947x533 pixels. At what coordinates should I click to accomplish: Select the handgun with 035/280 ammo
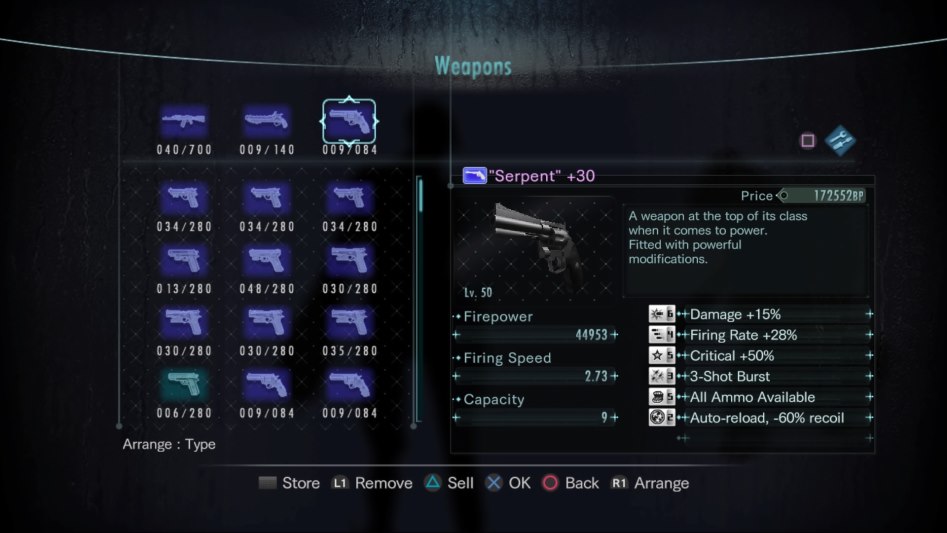coord(349,322)
